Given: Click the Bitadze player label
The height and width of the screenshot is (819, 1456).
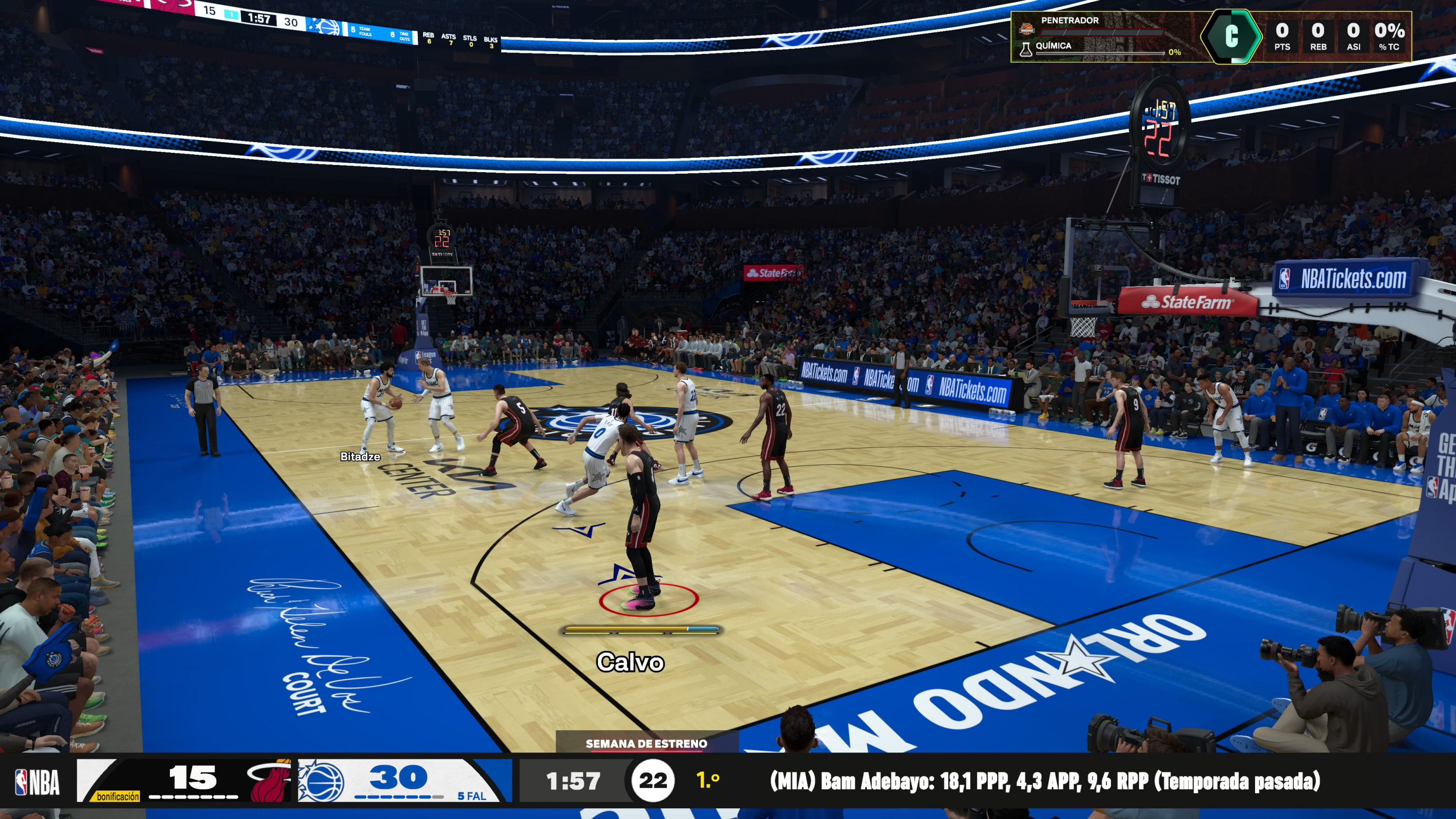Looking at the screenshot, I should click(x=360, y=456).
